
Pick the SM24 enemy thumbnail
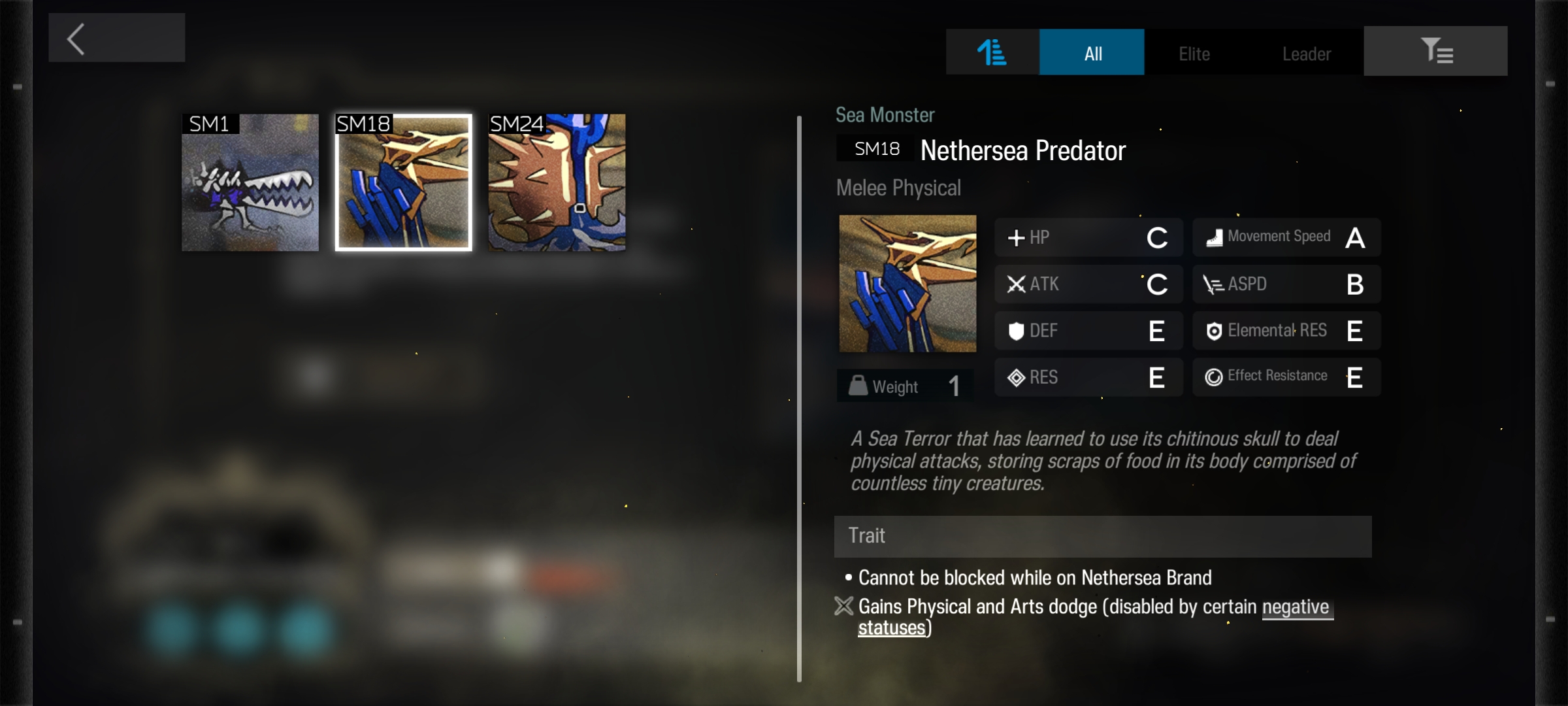(557, 183)
